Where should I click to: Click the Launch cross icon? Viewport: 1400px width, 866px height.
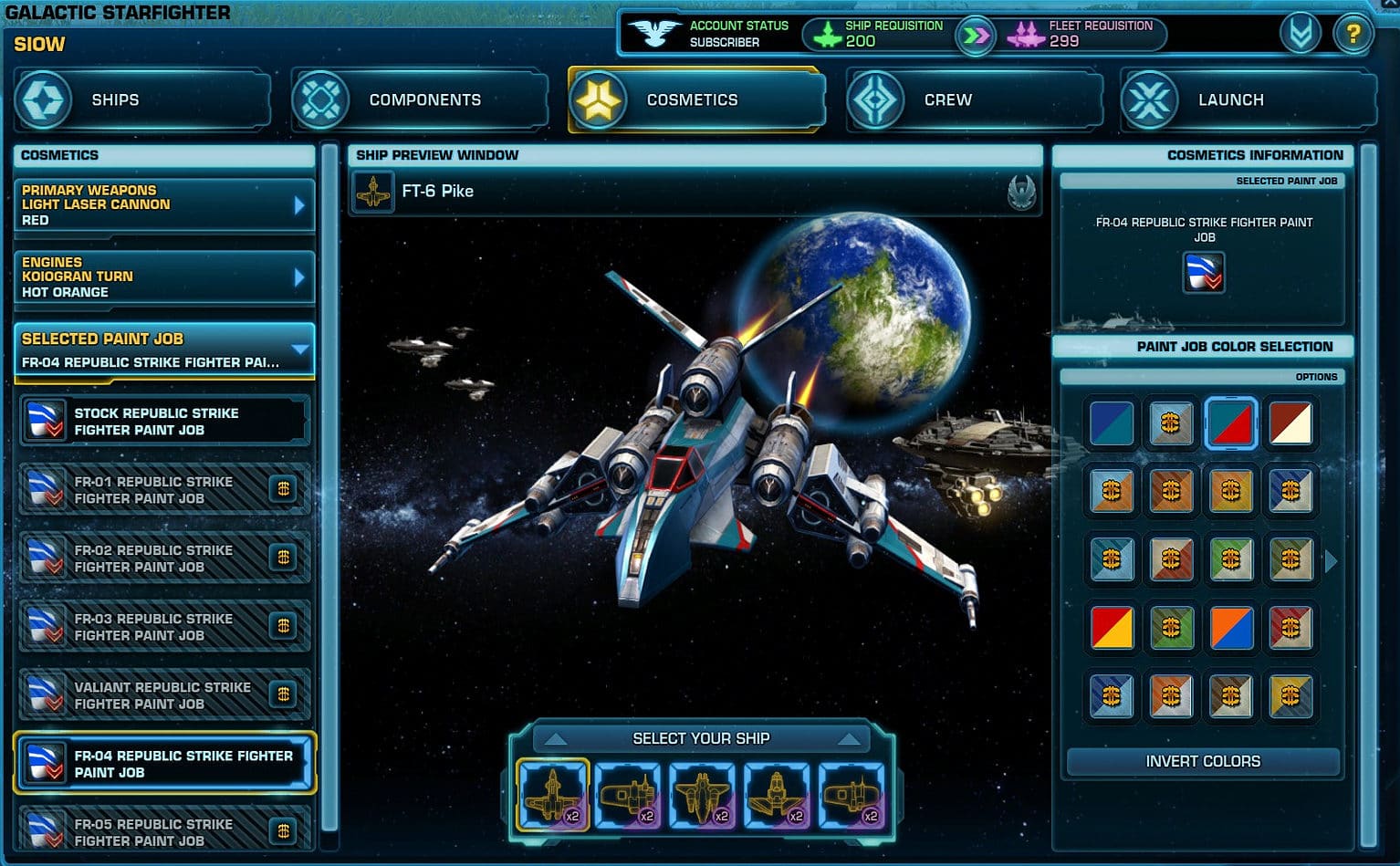coord(1147,99)
